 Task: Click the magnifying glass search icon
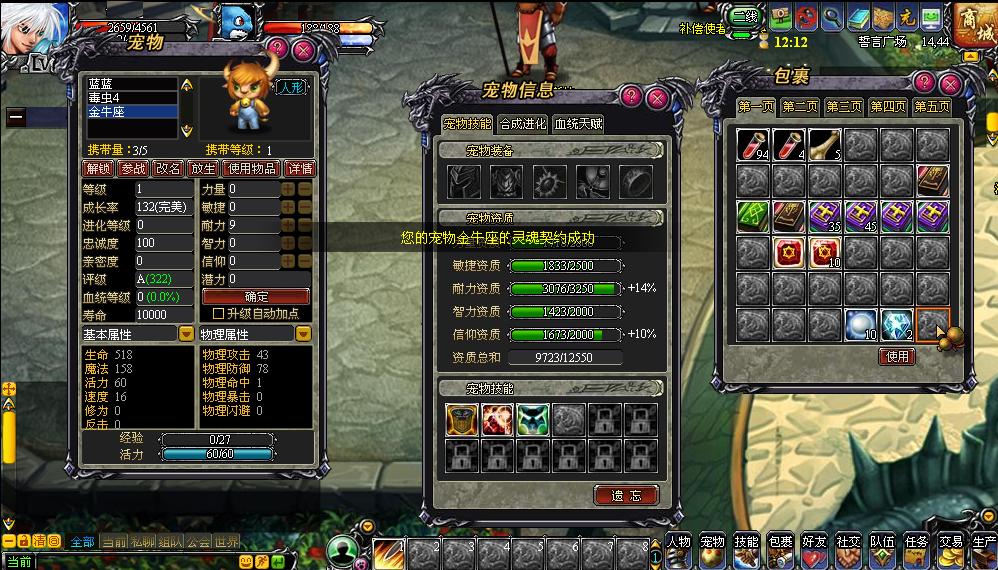click(831, 18)
